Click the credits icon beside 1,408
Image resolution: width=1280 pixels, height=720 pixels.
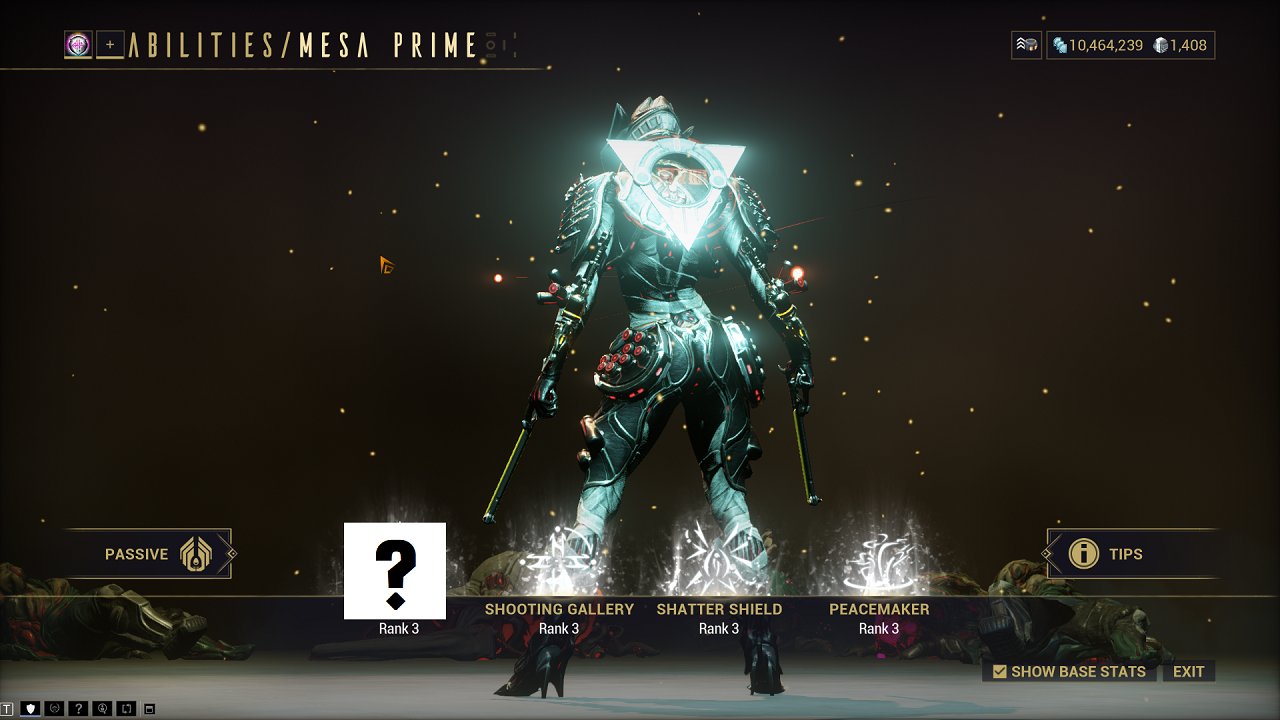pyautogui.click(x=1162, y=44)
